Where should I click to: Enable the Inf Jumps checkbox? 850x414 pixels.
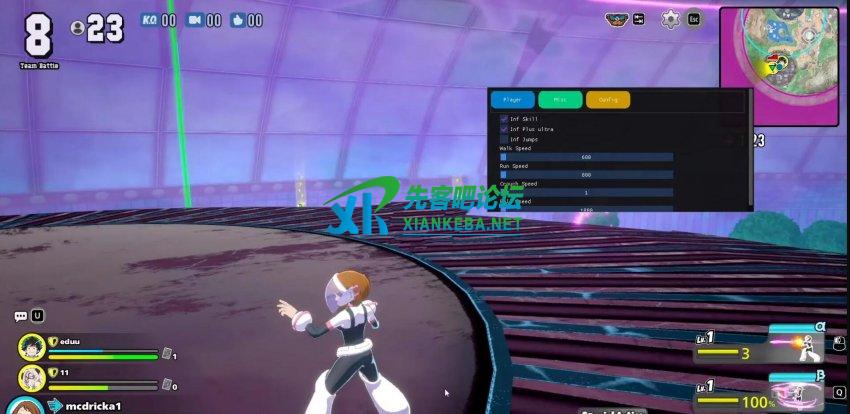[504, 139]
